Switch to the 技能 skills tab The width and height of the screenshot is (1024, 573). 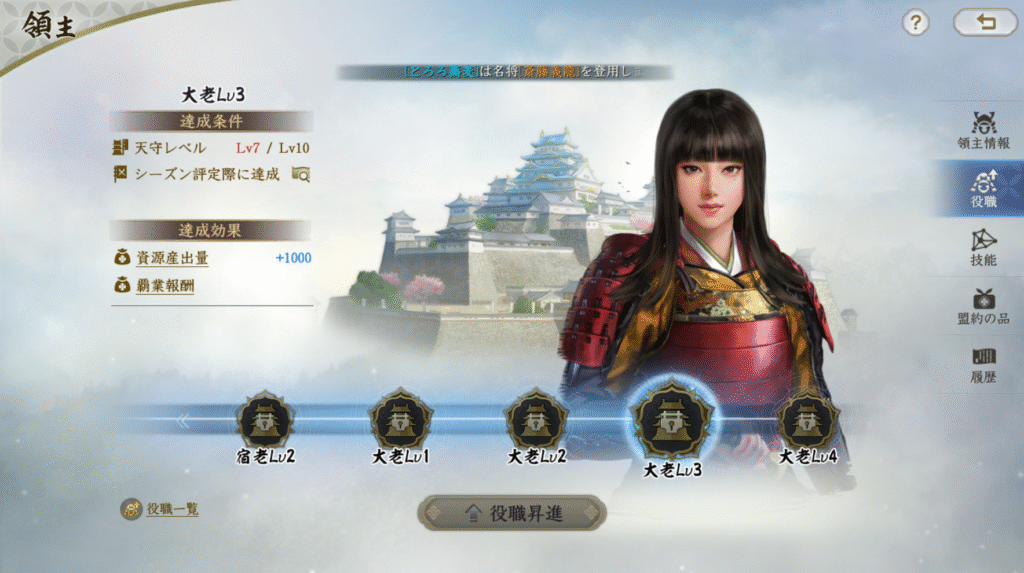tap(983, 246)
